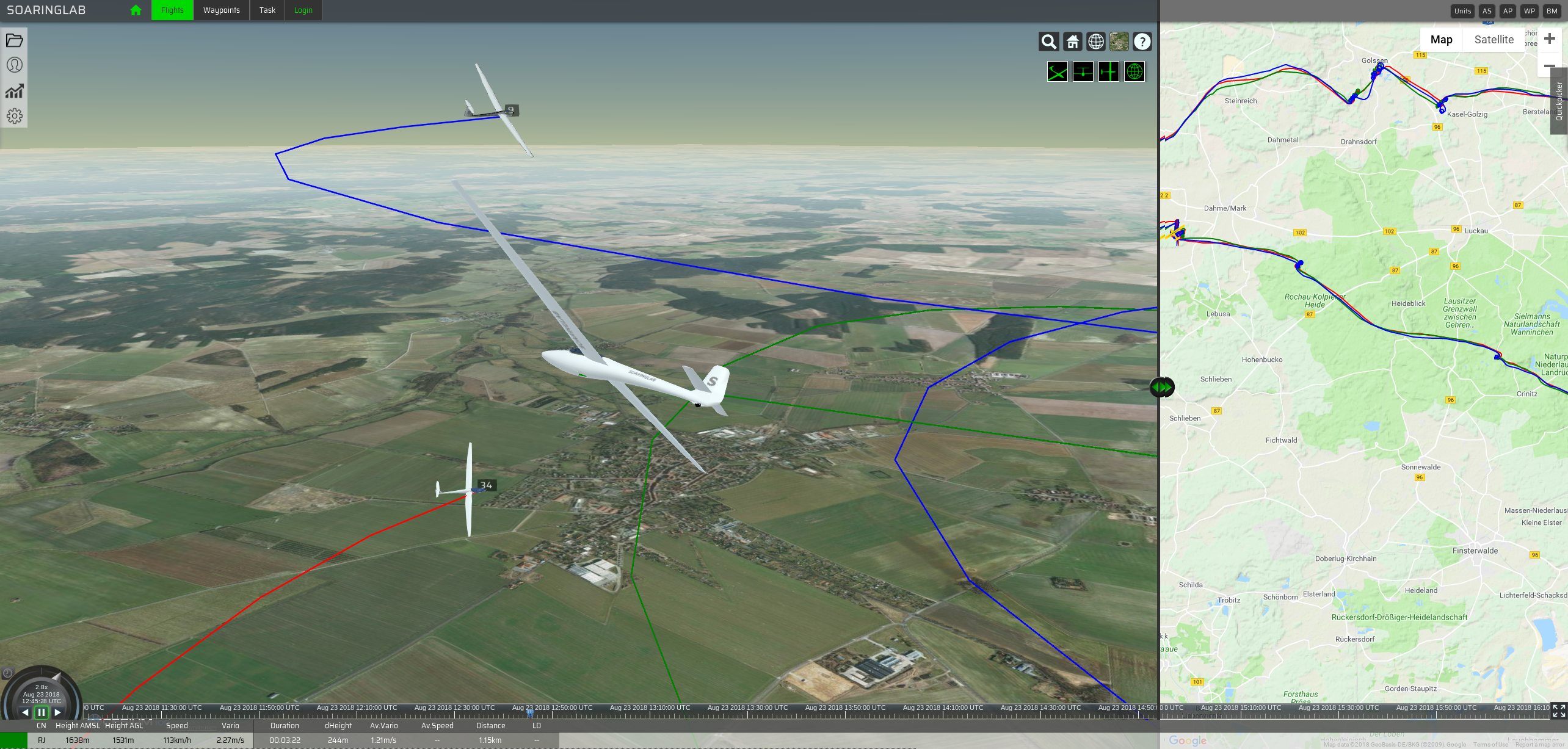Open the satellite imagery layer picker

click(1119, 42)
